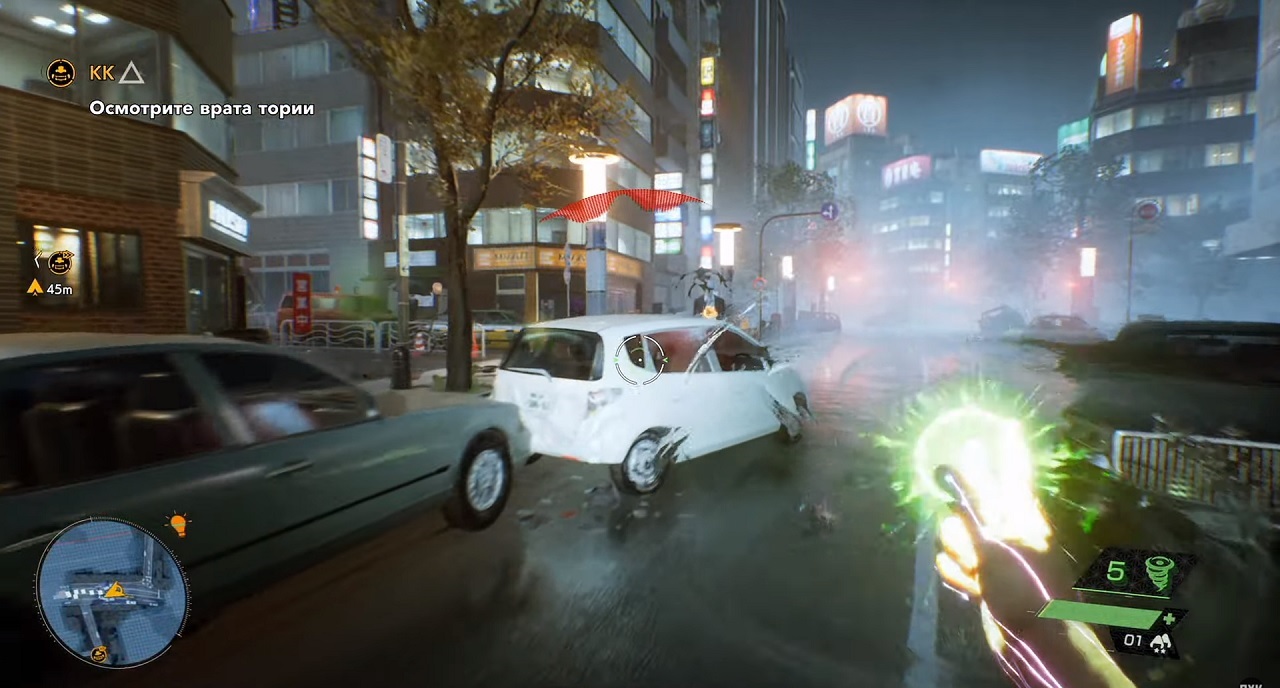The height and width of the screenshot is (688, 1280).
Task: Click the consumable food item icon showing 01
Action: click(1162, 642)
